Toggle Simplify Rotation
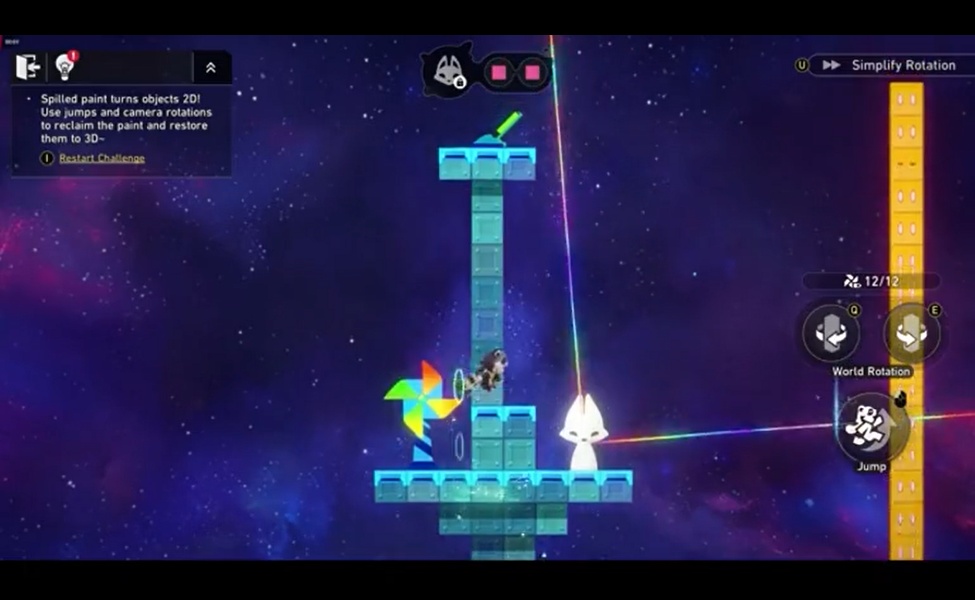This screenshot has height=600, width=975. (891, 65)
